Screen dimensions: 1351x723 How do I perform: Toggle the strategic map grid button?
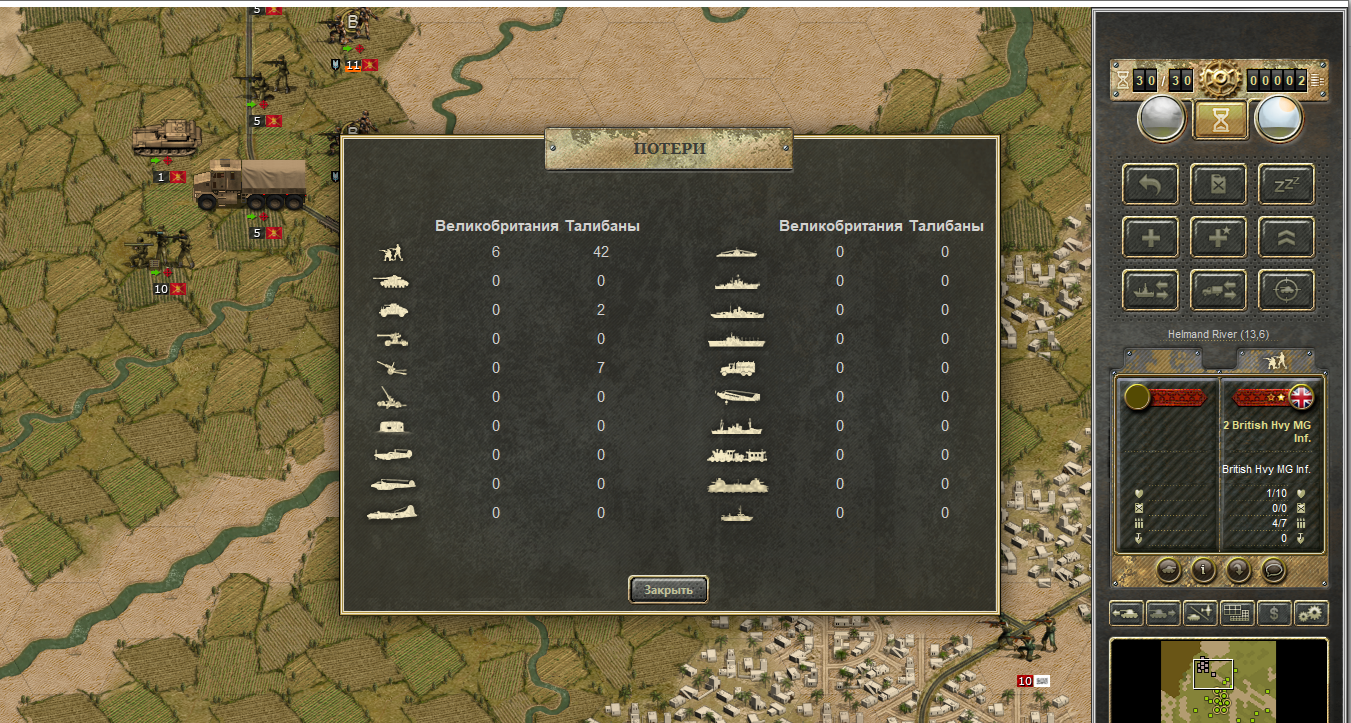[1237, 613]
